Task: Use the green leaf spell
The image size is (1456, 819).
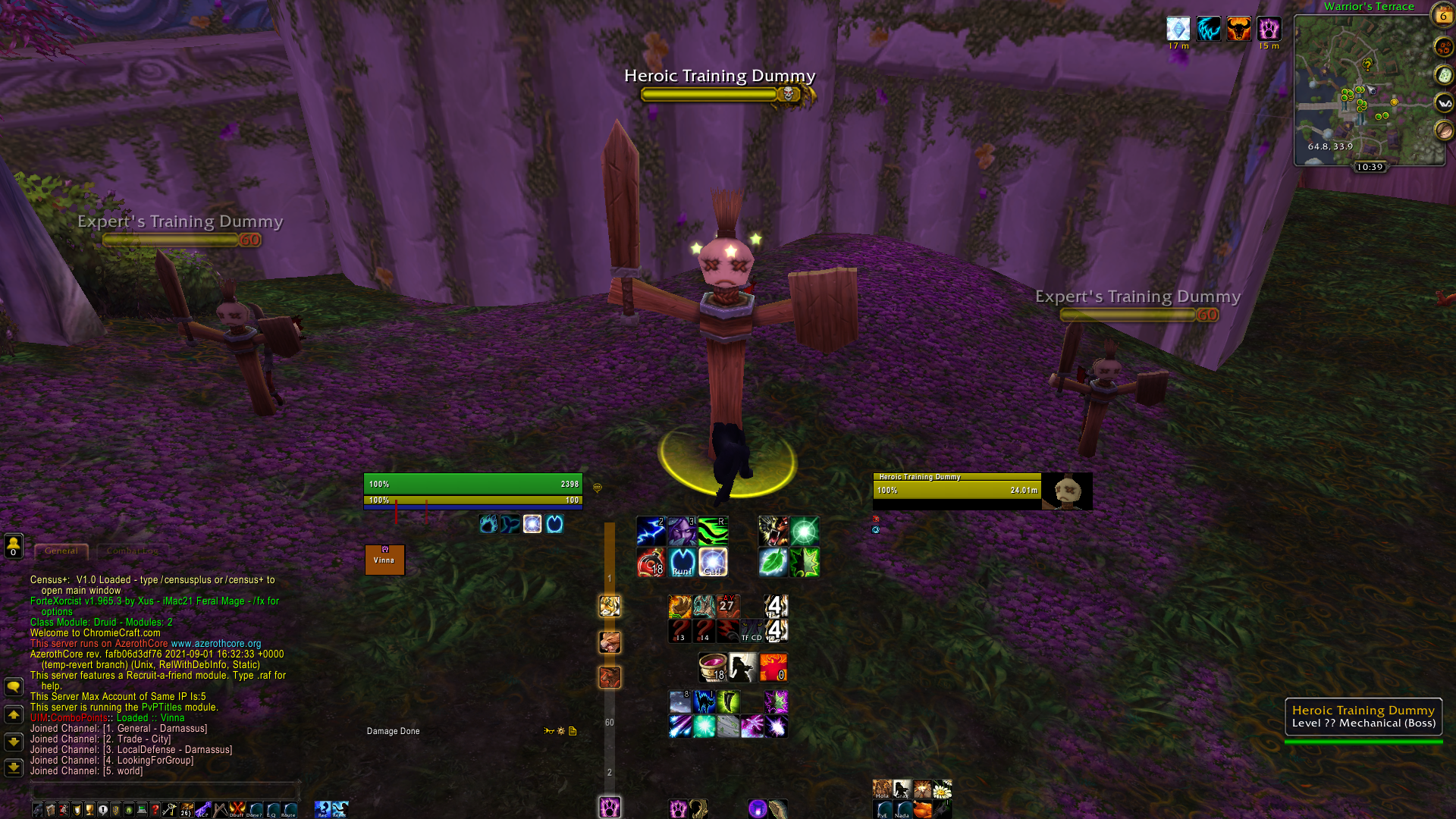Action: coord(773,563)
